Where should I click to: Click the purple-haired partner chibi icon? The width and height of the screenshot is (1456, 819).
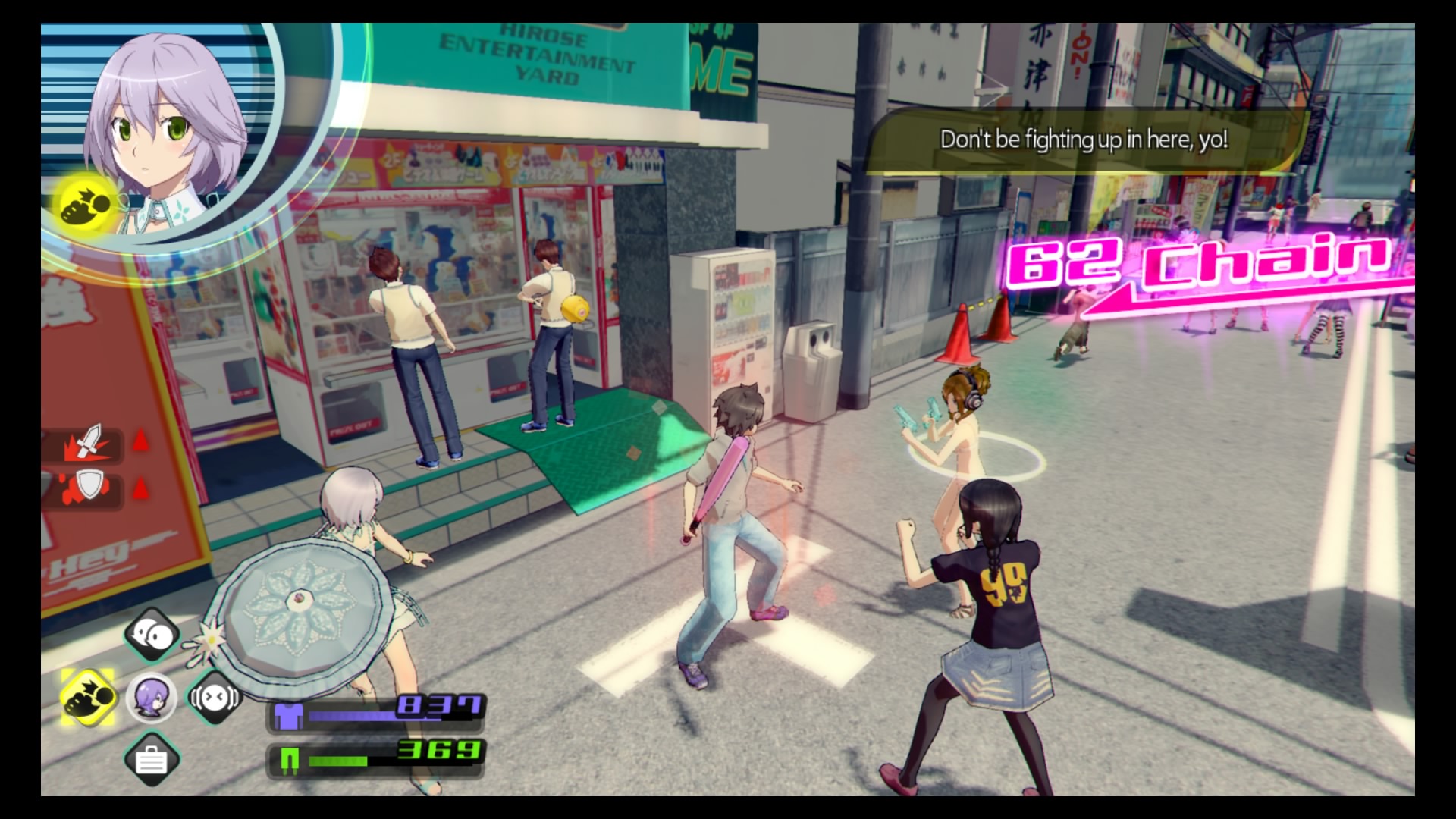[x=151, y=697]
